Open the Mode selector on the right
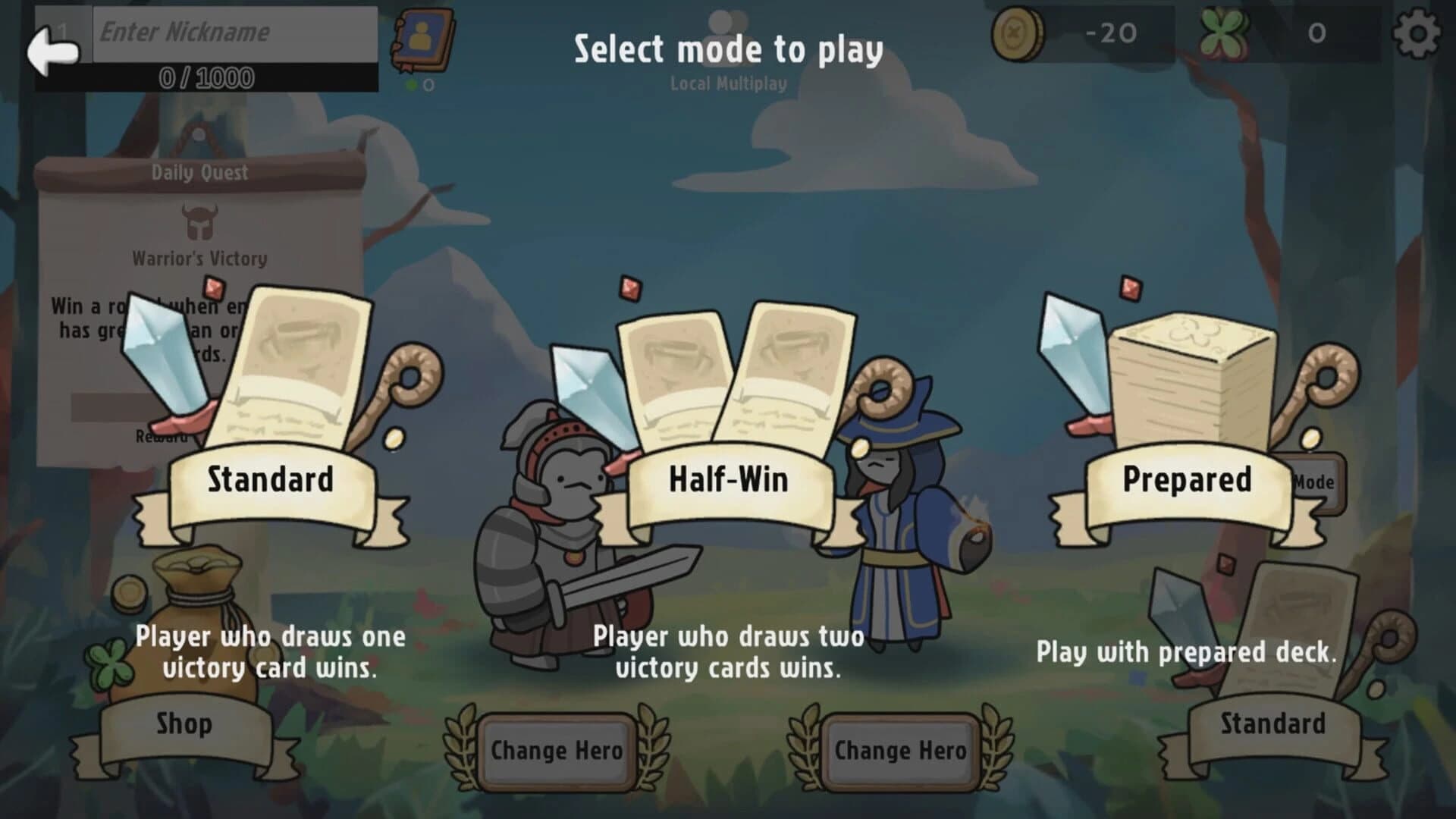The image size is (1456, 819). [1316, 480]
